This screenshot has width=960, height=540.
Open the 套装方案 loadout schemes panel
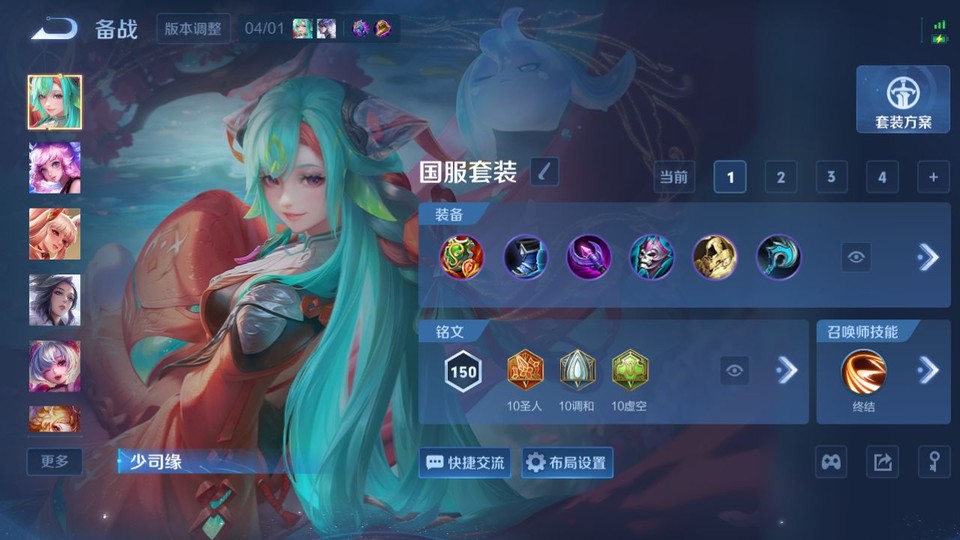(x=903, y=100)
